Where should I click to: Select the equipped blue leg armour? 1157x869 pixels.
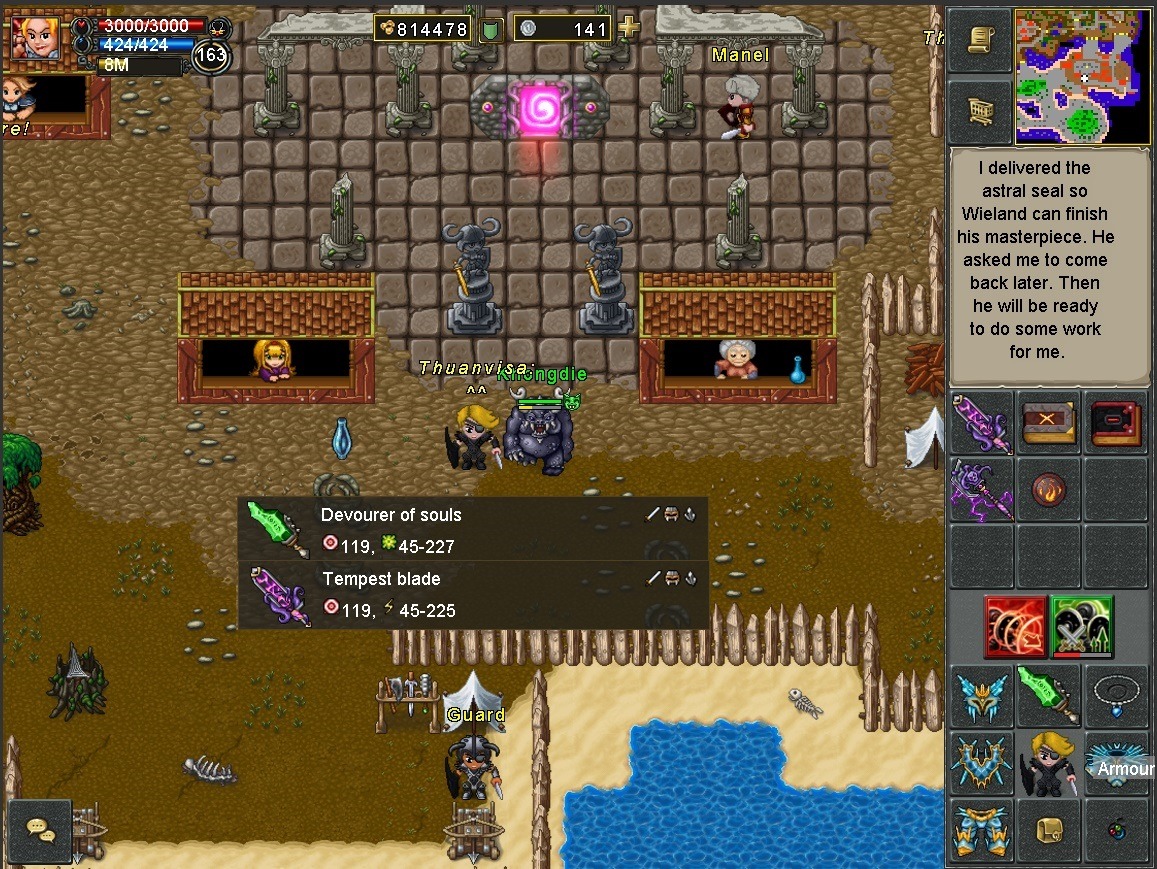click(981, 831)
